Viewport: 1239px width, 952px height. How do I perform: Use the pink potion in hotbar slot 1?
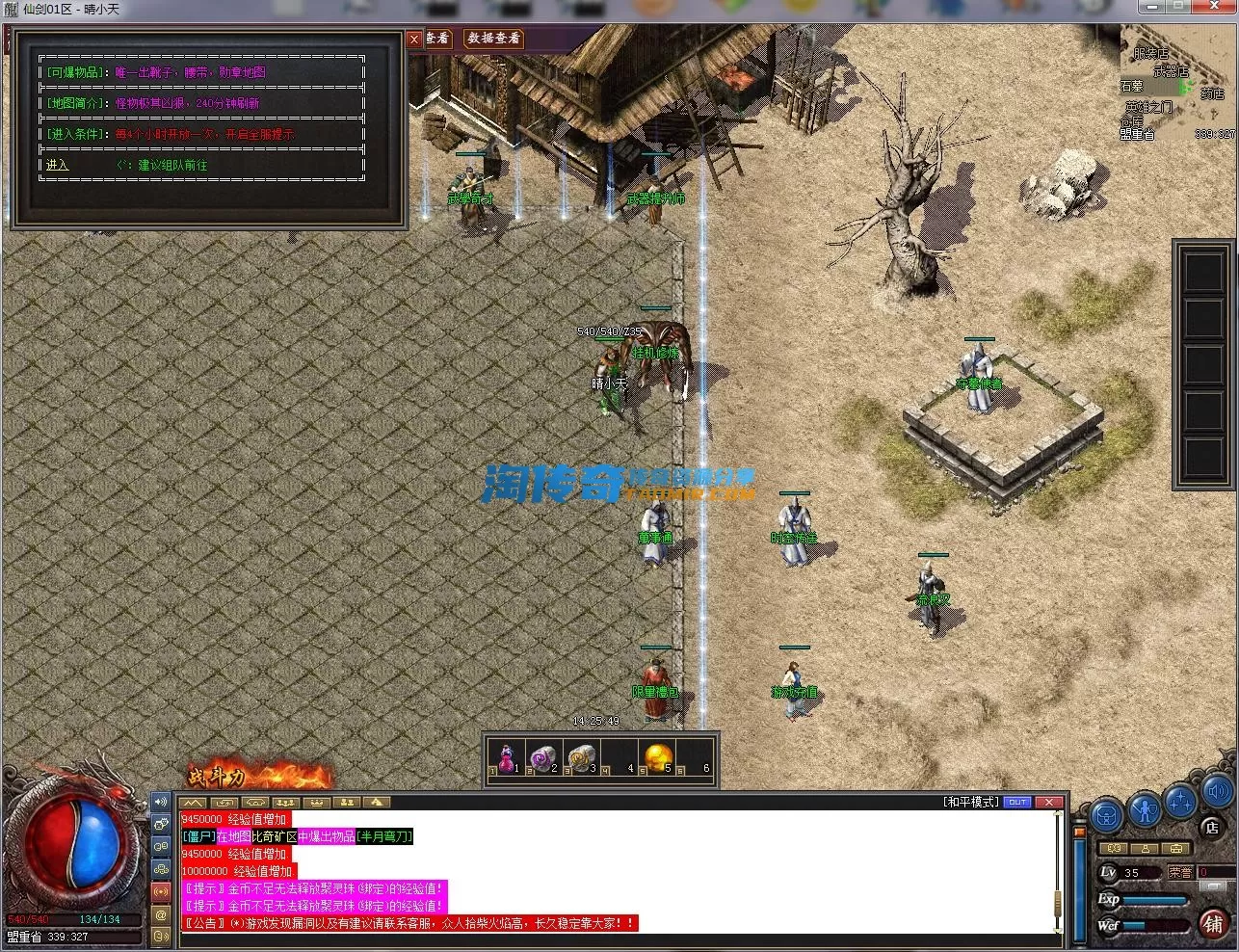[505, 756]
